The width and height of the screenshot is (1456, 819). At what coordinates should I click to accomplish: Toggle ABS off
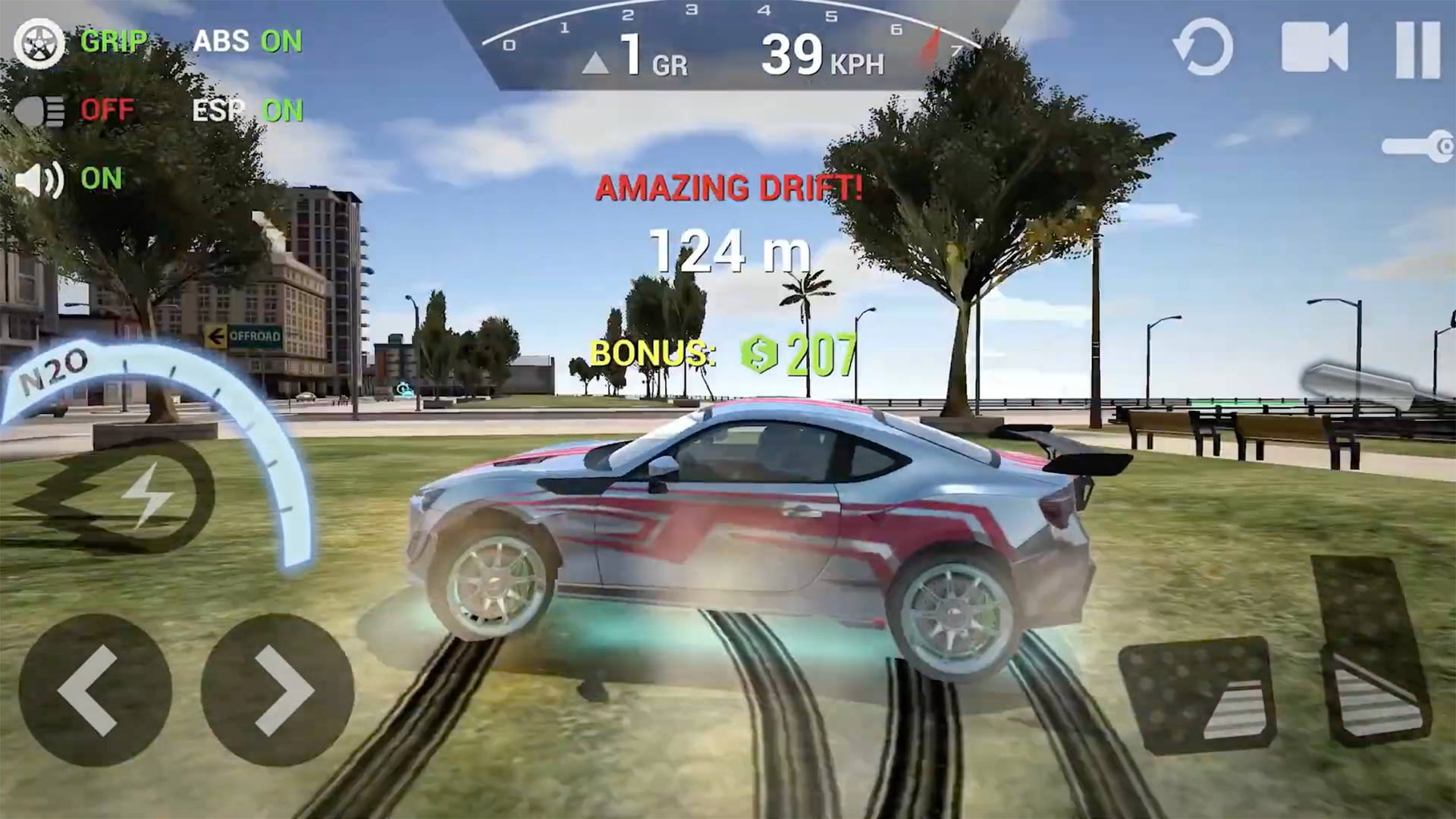point(249,42)
